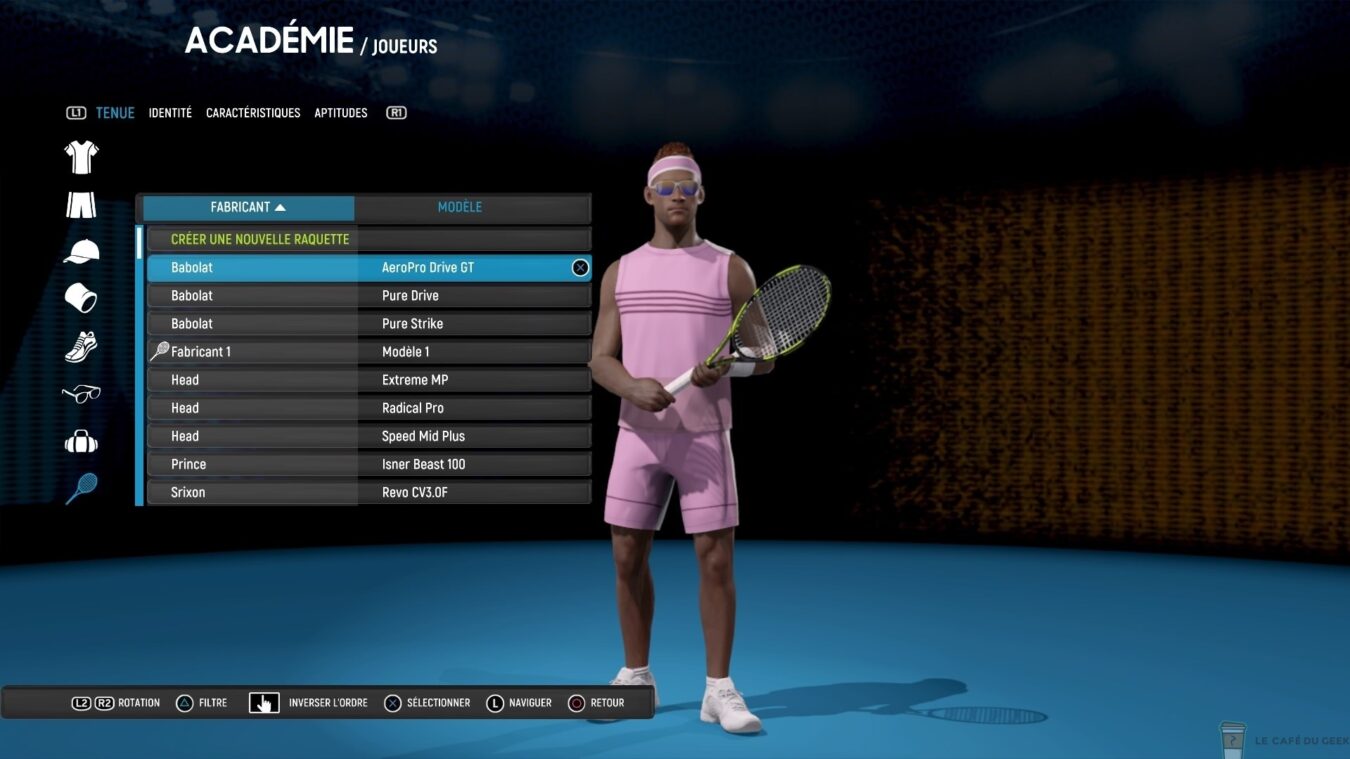Pick the Head Radical Pro racket
Viewport: 1350px width, 759px height.
click(x=368, y=408)
